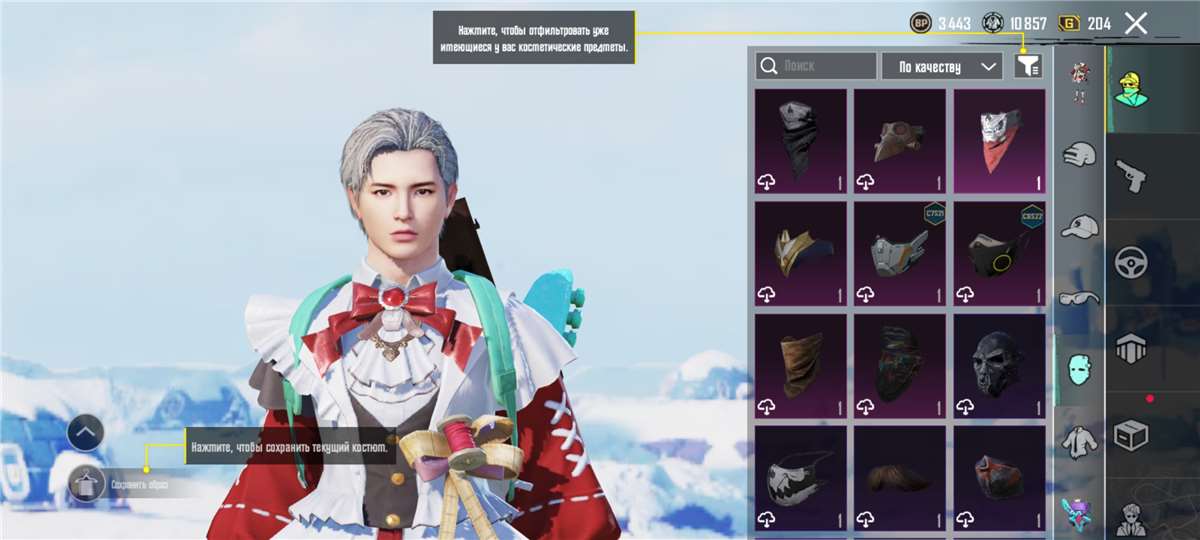Open the steering wheel vehicle skins section
The height and width of the screenshot is (540, 1200).
point(1131,262)
